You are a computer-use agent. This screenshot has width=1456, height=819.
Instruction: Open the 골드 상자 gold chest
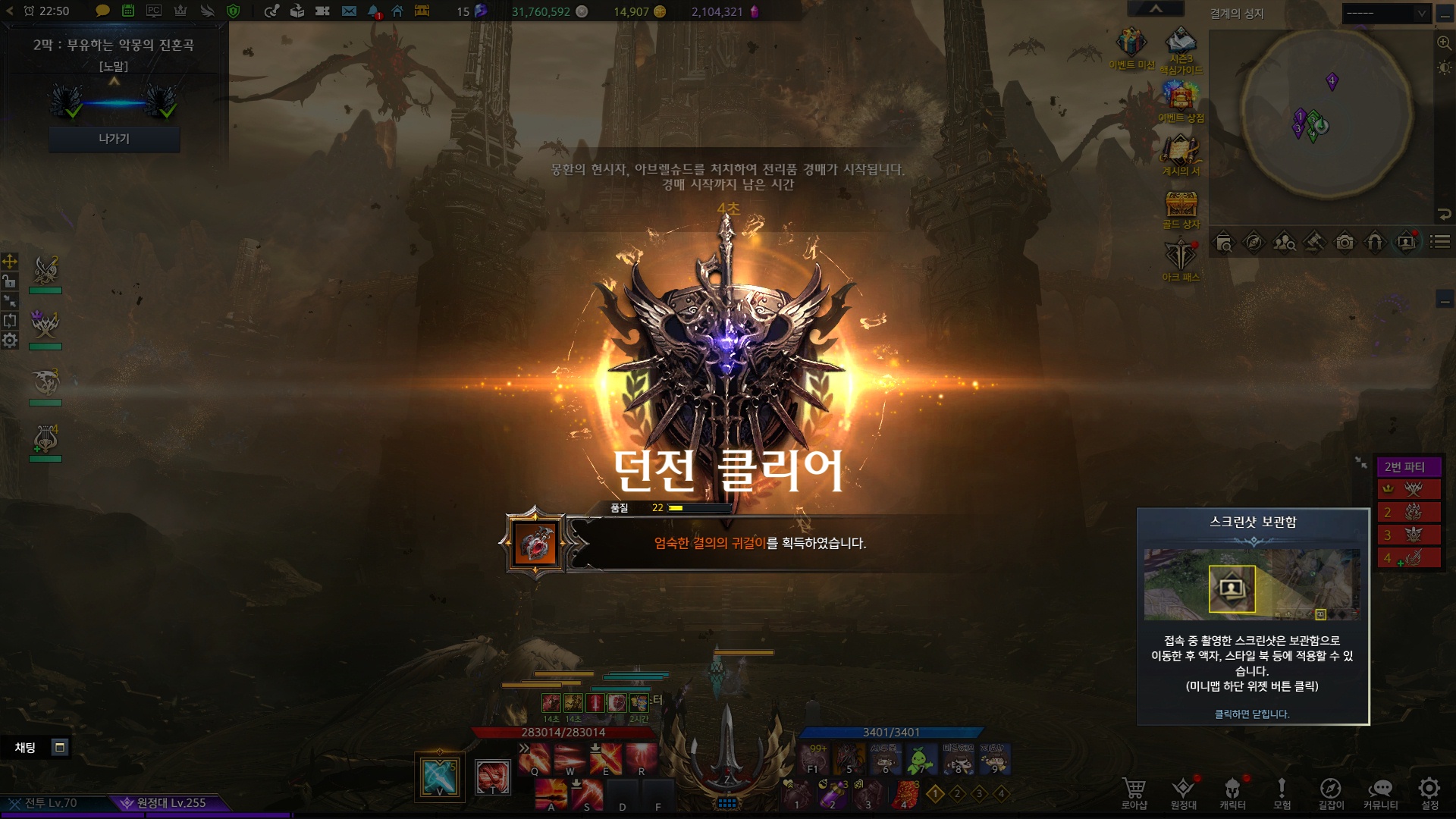tap(1181, 206)
